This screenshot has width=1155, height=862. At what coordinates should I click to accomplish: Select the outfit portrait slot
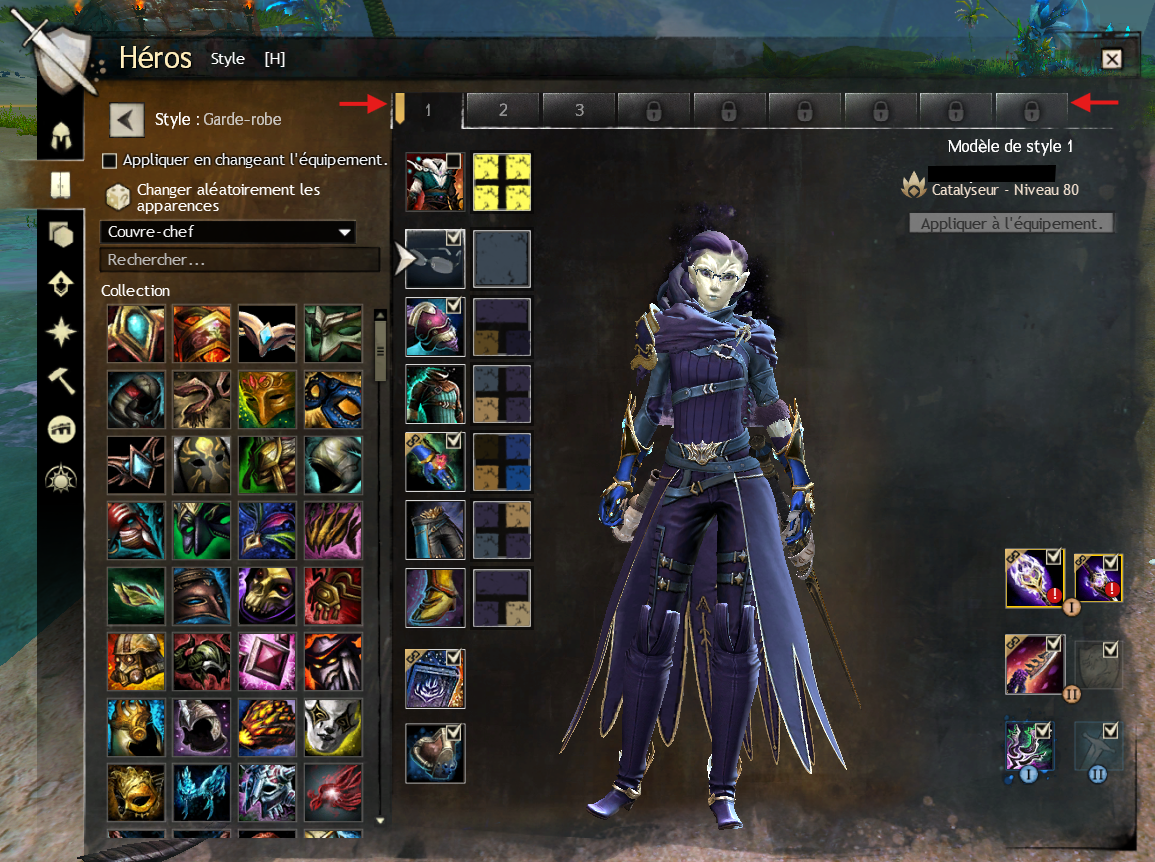[434, 182]
